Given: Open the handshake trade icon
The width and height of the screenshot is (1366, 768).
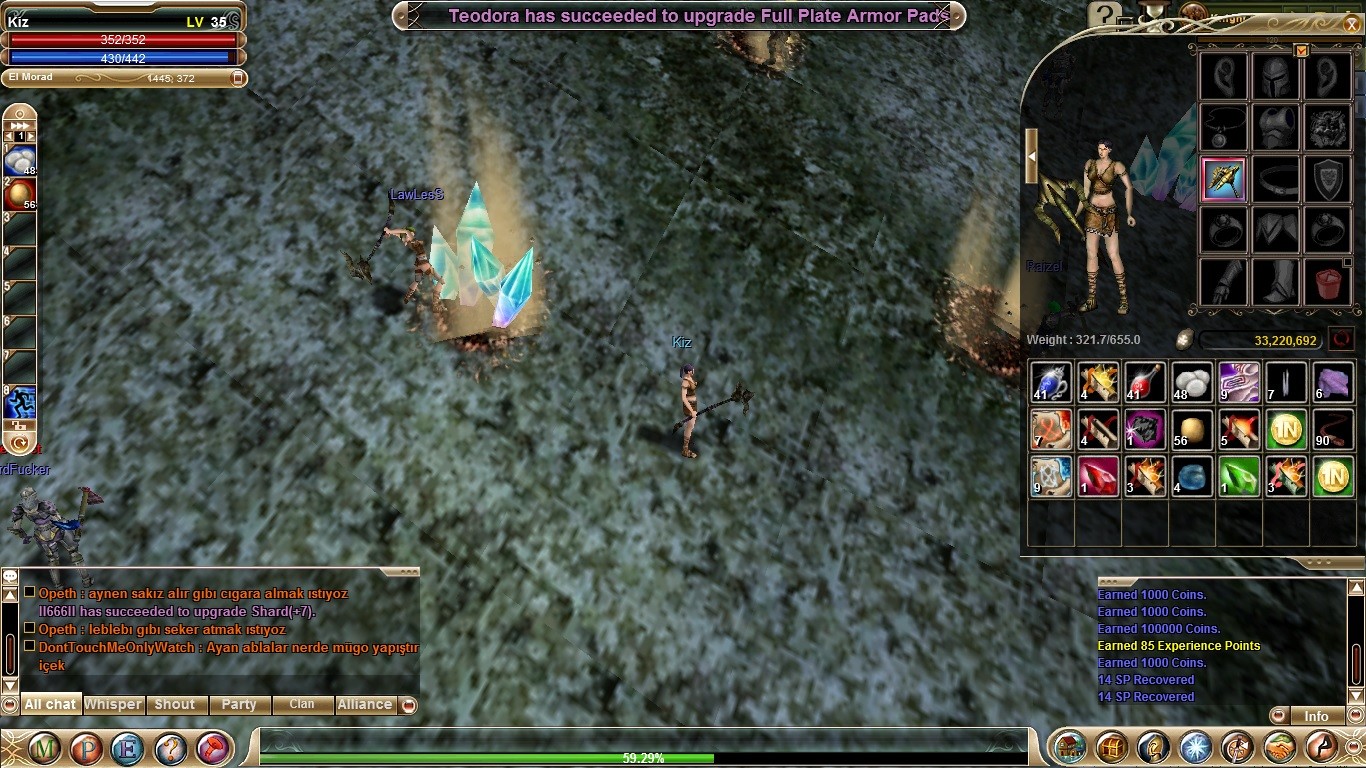Looking at the screenshot, I should 1280,747.
